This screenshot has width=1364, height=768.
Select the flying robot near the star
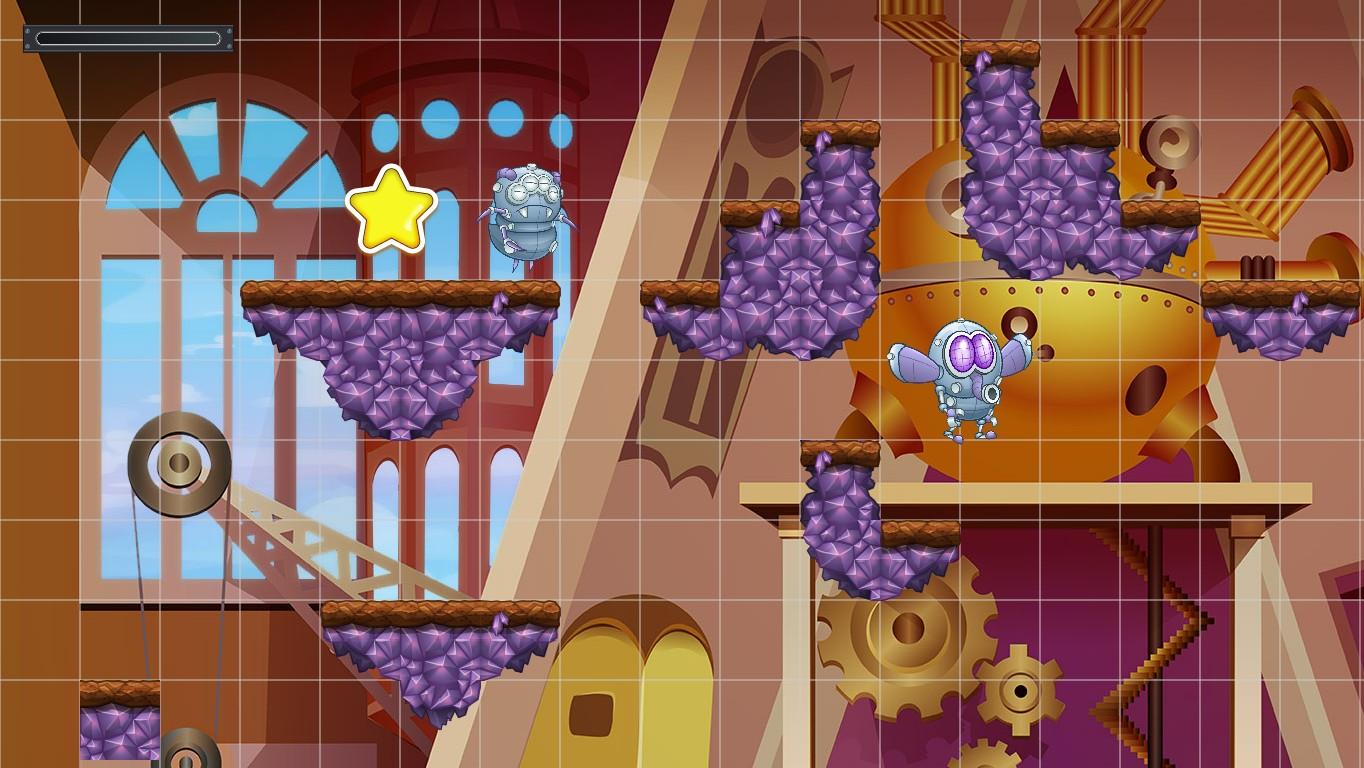(527, 212)
